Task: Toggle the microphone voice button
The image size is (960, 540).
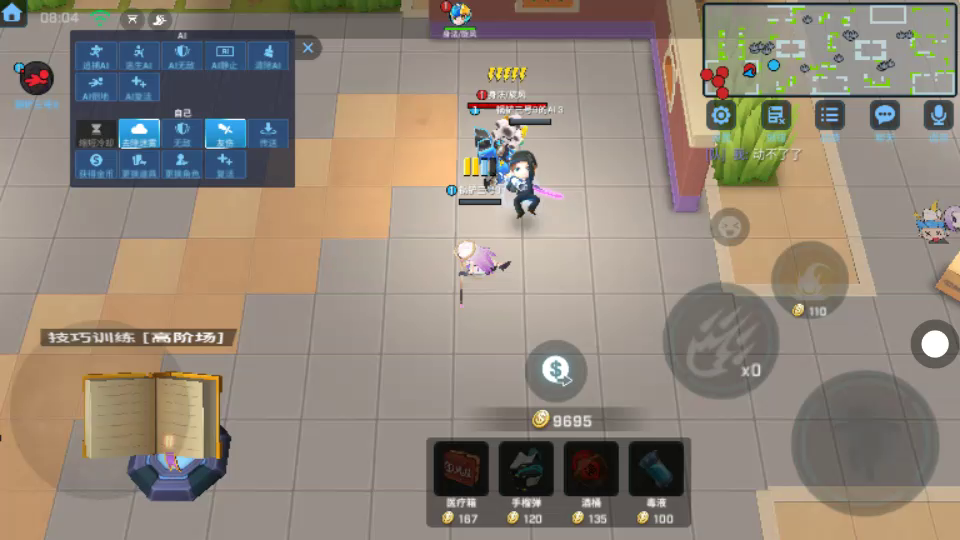Action: [x=938, y=115]
